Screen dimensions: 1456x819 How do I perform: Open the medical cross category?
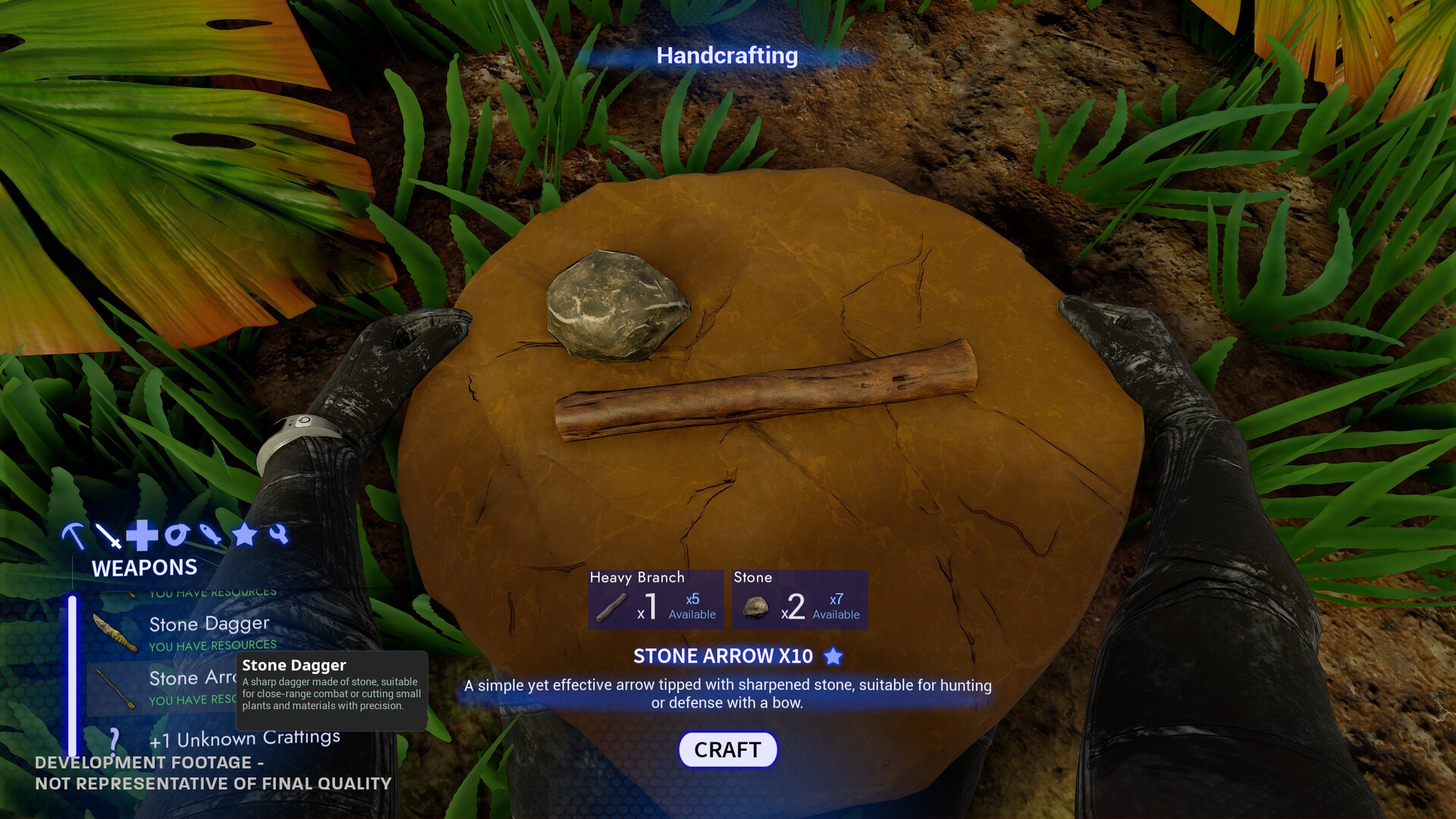tap(142, 535)
